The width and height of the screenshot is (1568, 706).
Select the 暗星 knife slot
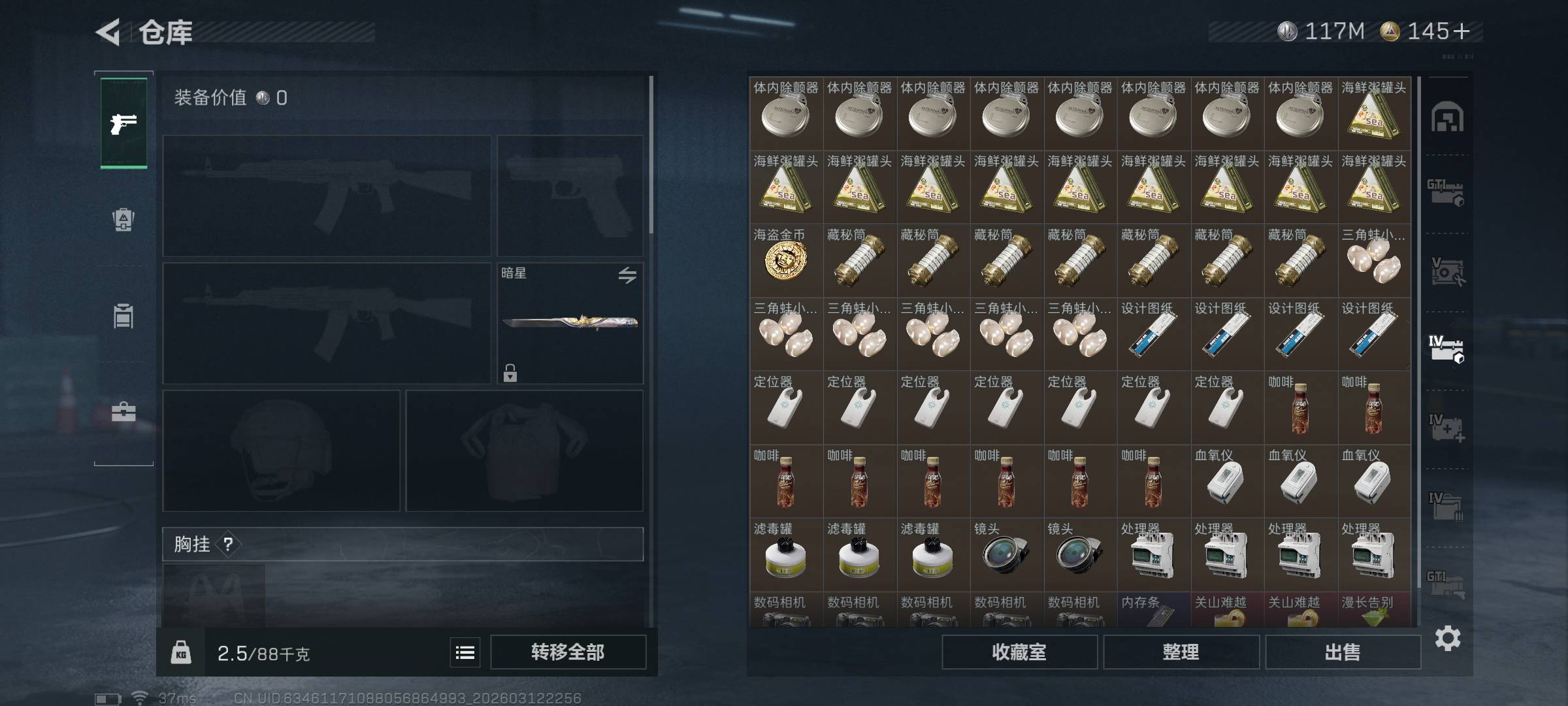[x=570, y=323]
